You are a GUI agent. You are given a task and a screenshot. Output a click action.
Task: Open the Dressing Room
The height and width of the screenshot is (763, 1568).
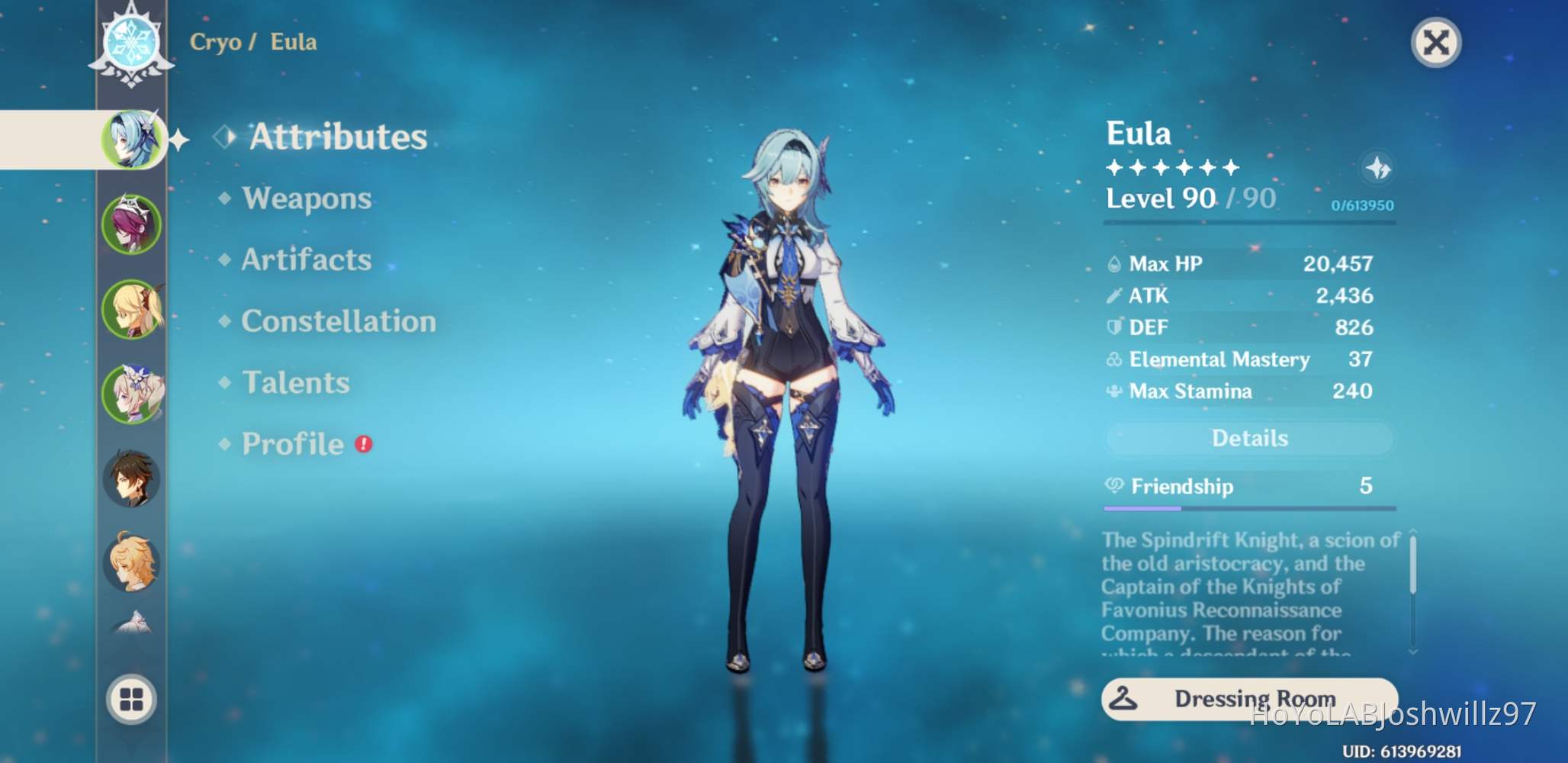[1249, 697]
